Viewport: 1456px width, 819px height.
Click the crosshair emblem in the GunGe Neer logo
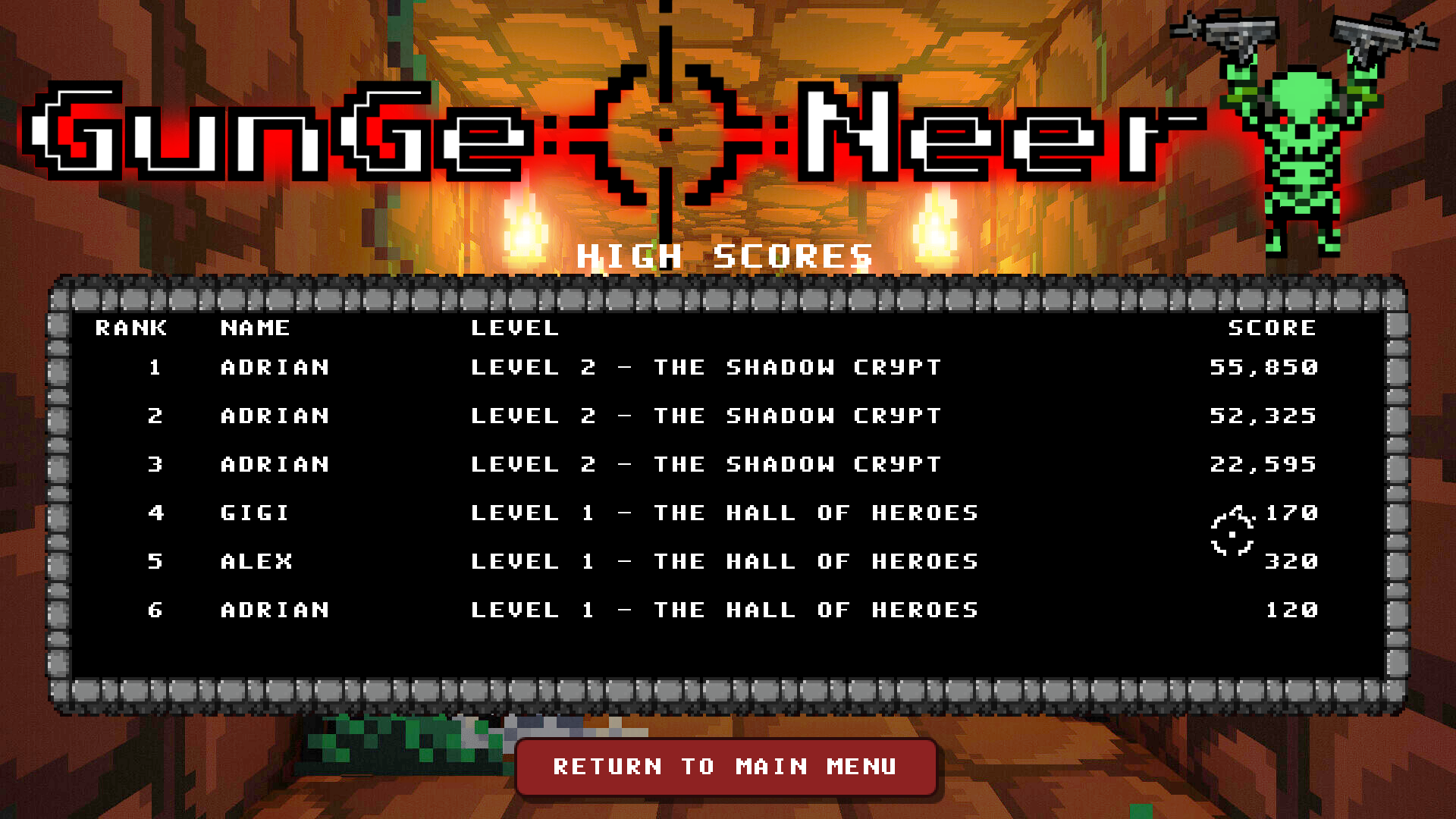pyautogui.click(x=666, y=133)
